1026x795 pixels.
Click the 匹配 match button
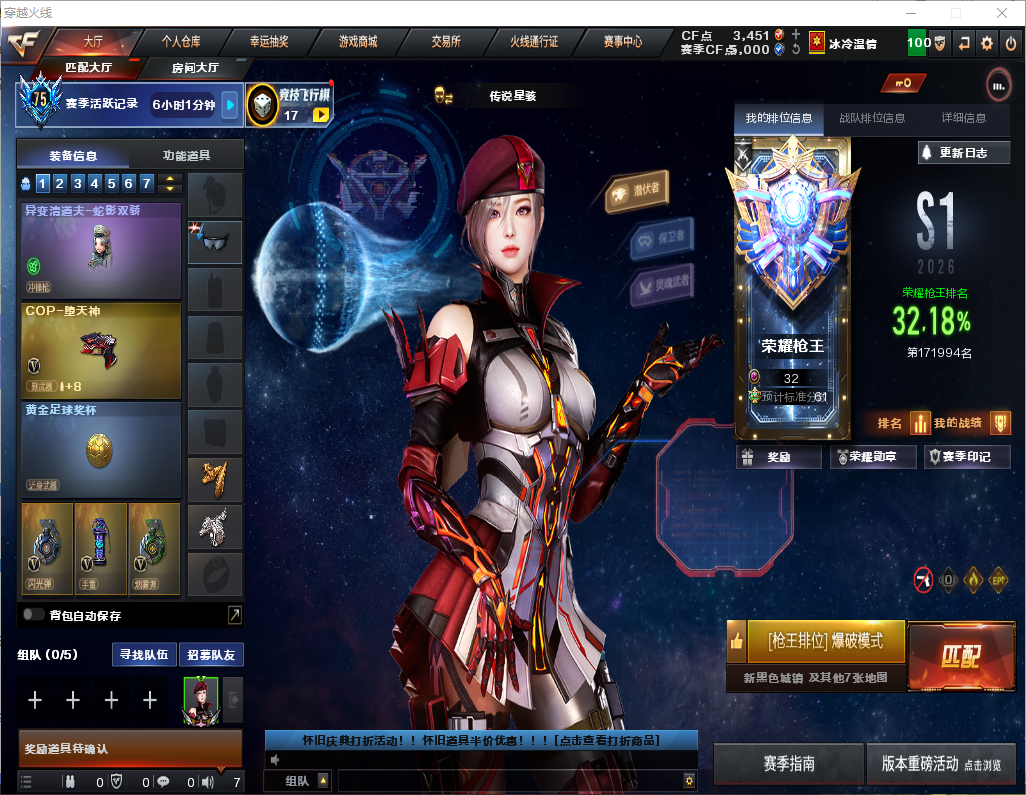click(960, 656)
